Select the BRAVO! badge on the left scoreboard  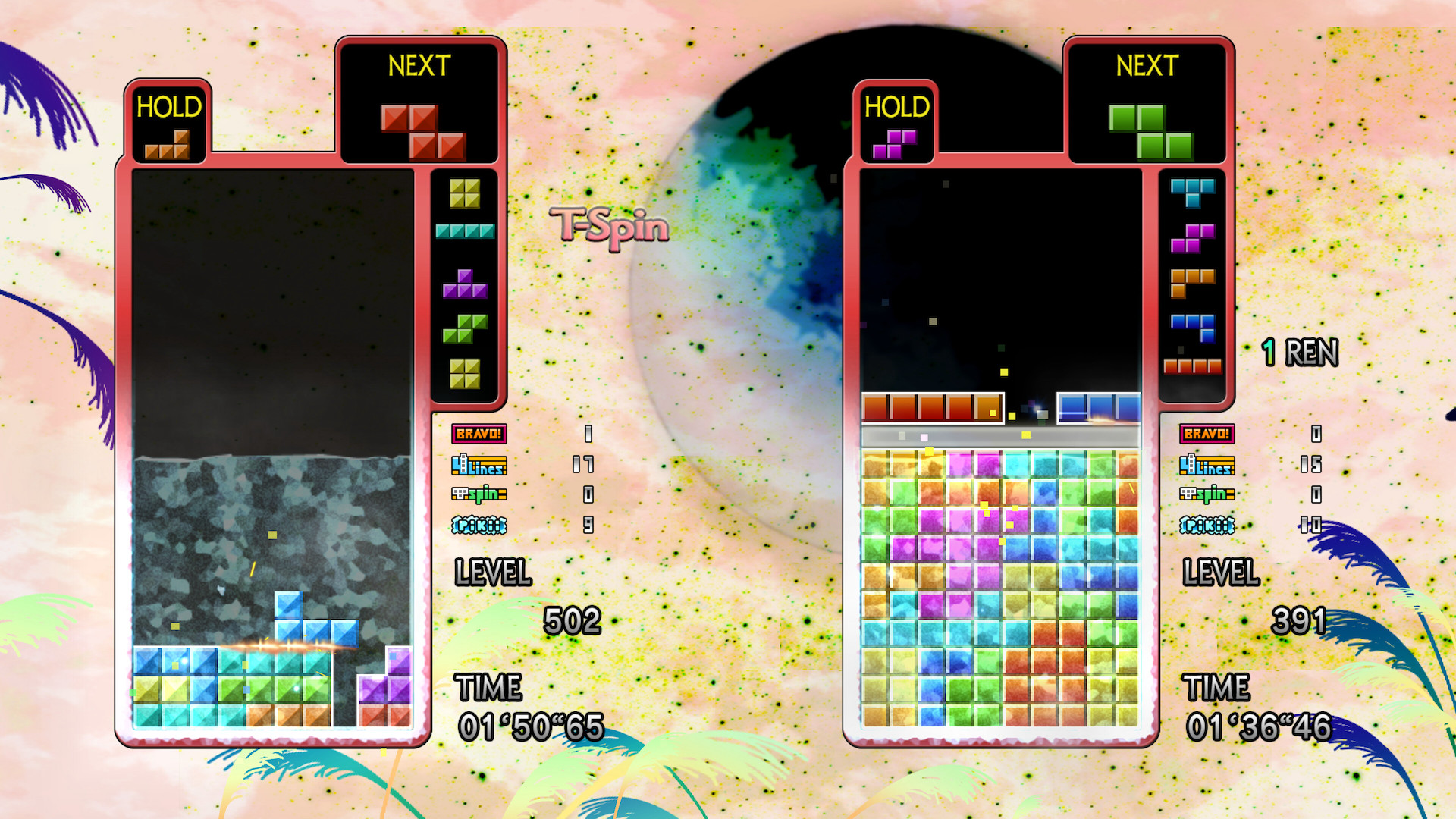[481, 435]
